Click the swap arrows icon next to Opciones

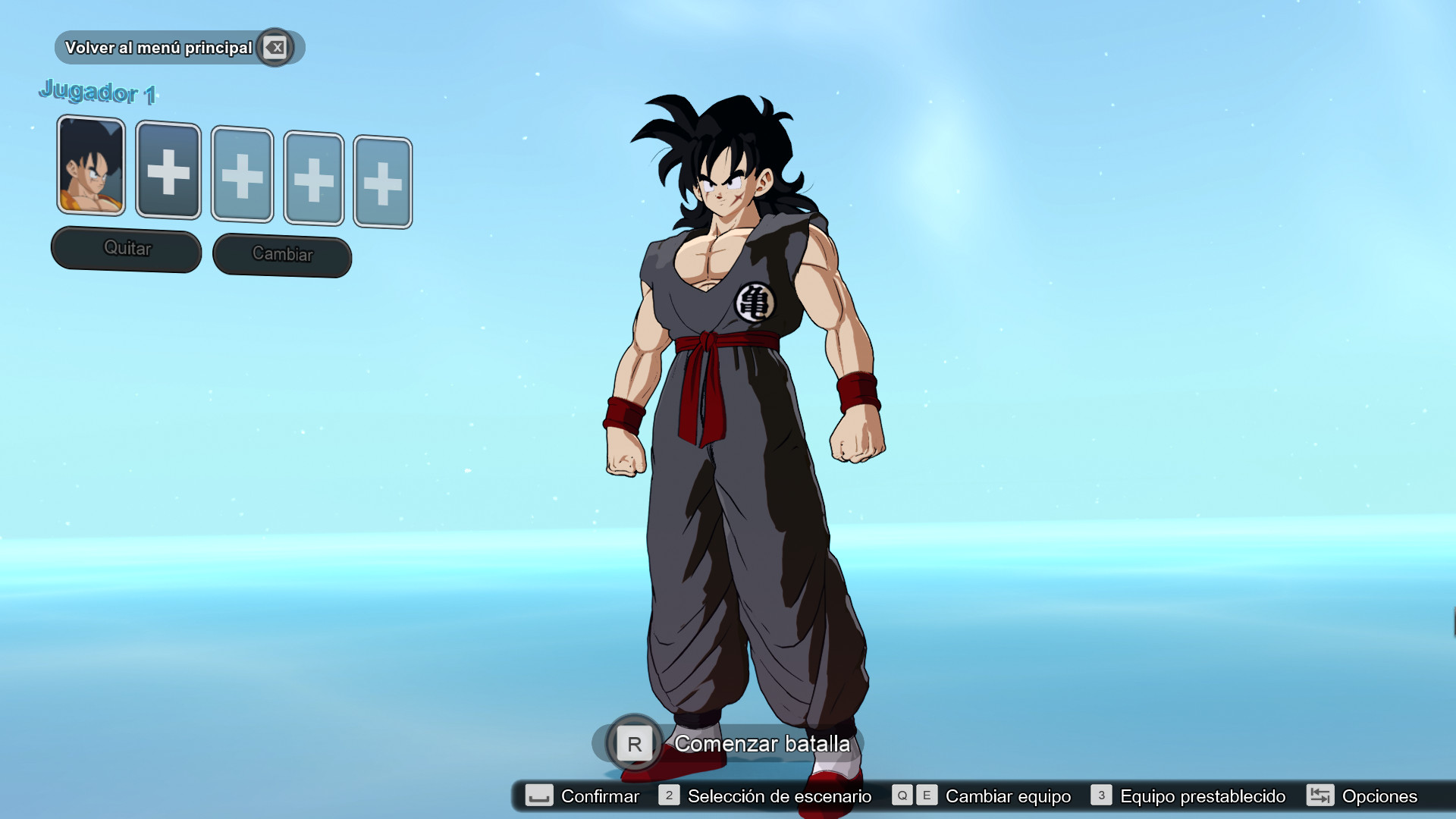1319,796
